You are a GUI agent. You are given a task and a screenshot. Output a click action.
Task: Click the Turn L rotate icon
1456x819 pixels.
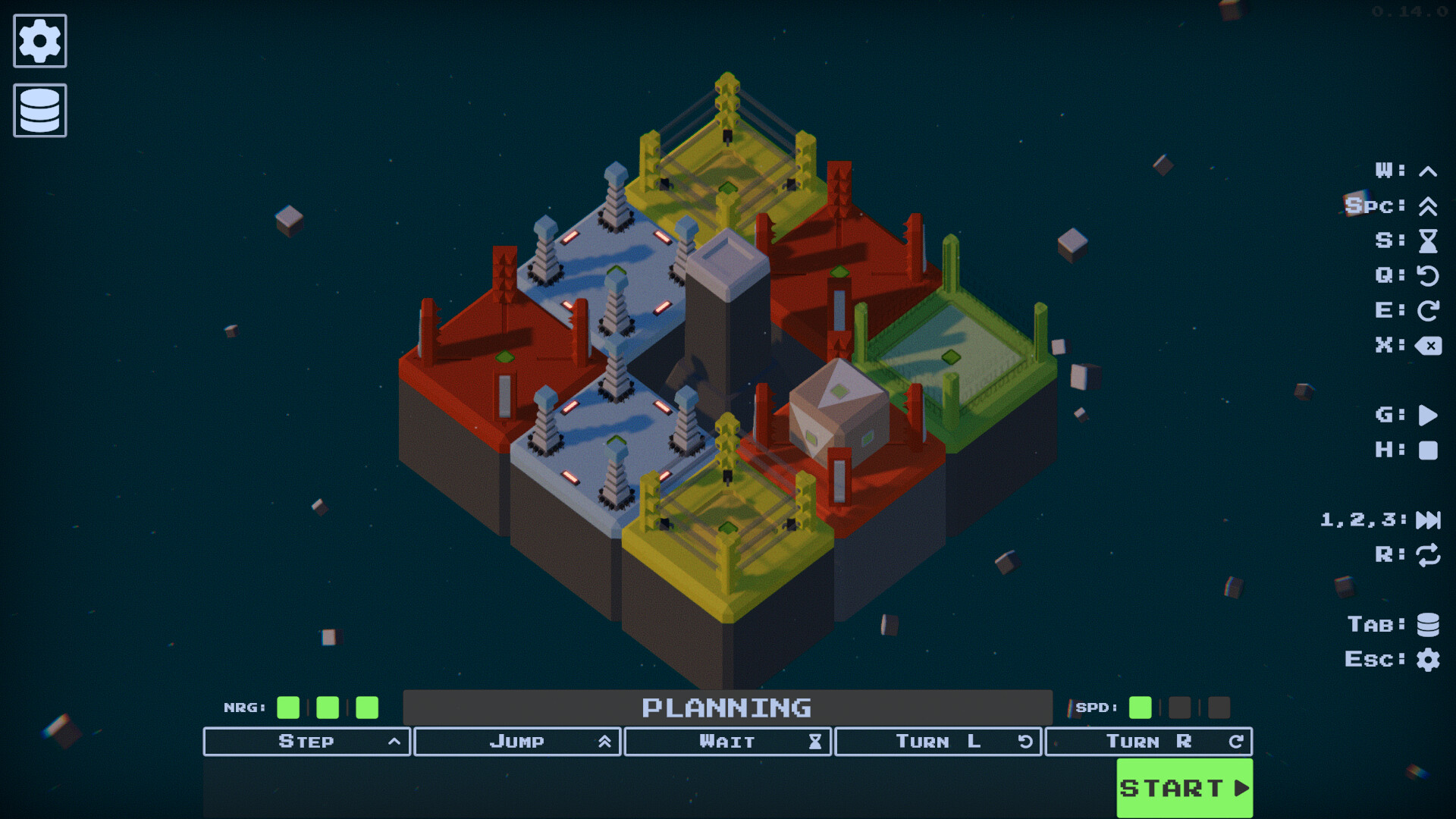click(1024, 741)
